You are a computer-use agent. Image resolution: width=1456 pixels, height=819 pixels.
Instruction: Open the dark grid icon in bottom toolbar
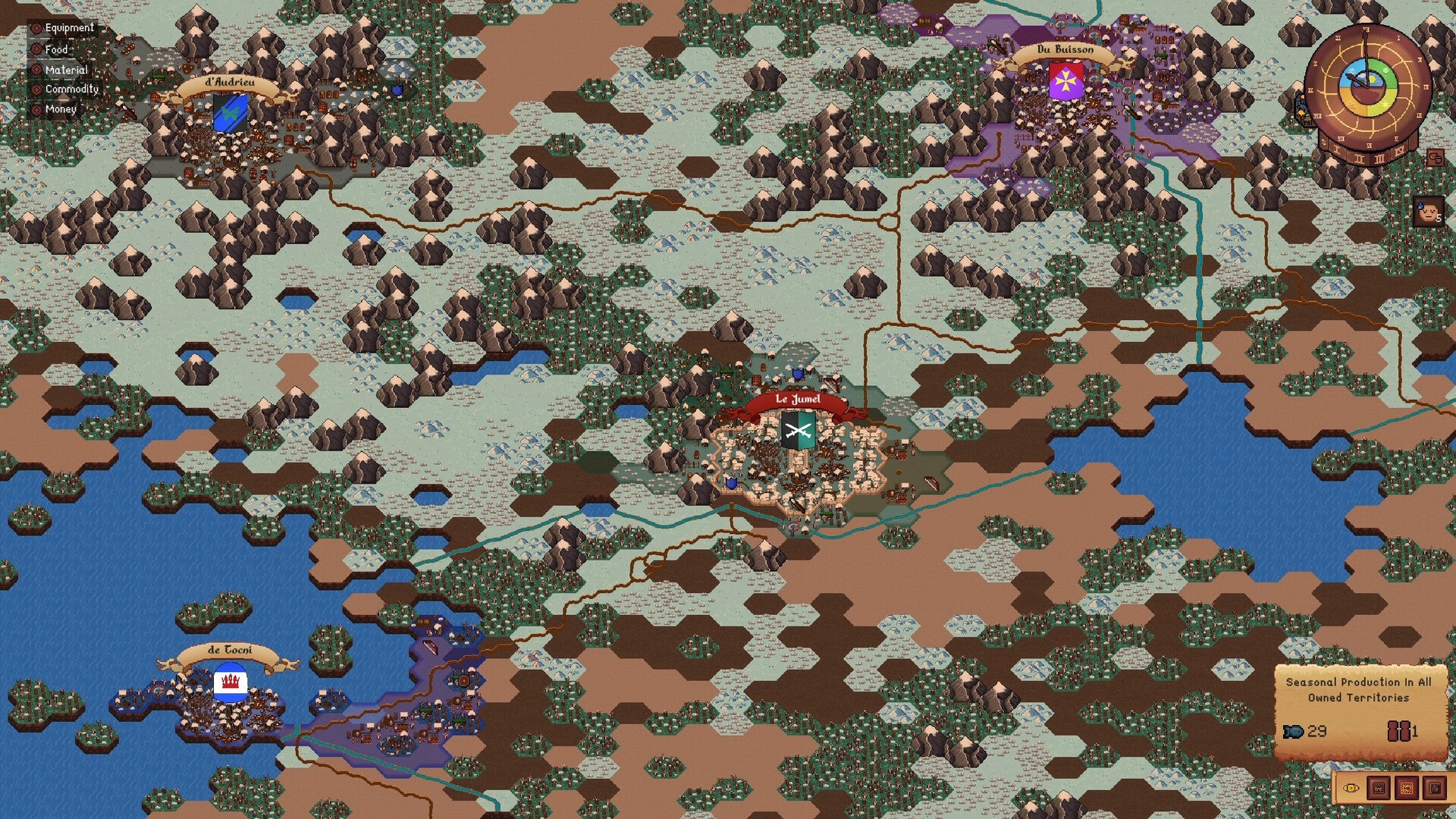1435,788
